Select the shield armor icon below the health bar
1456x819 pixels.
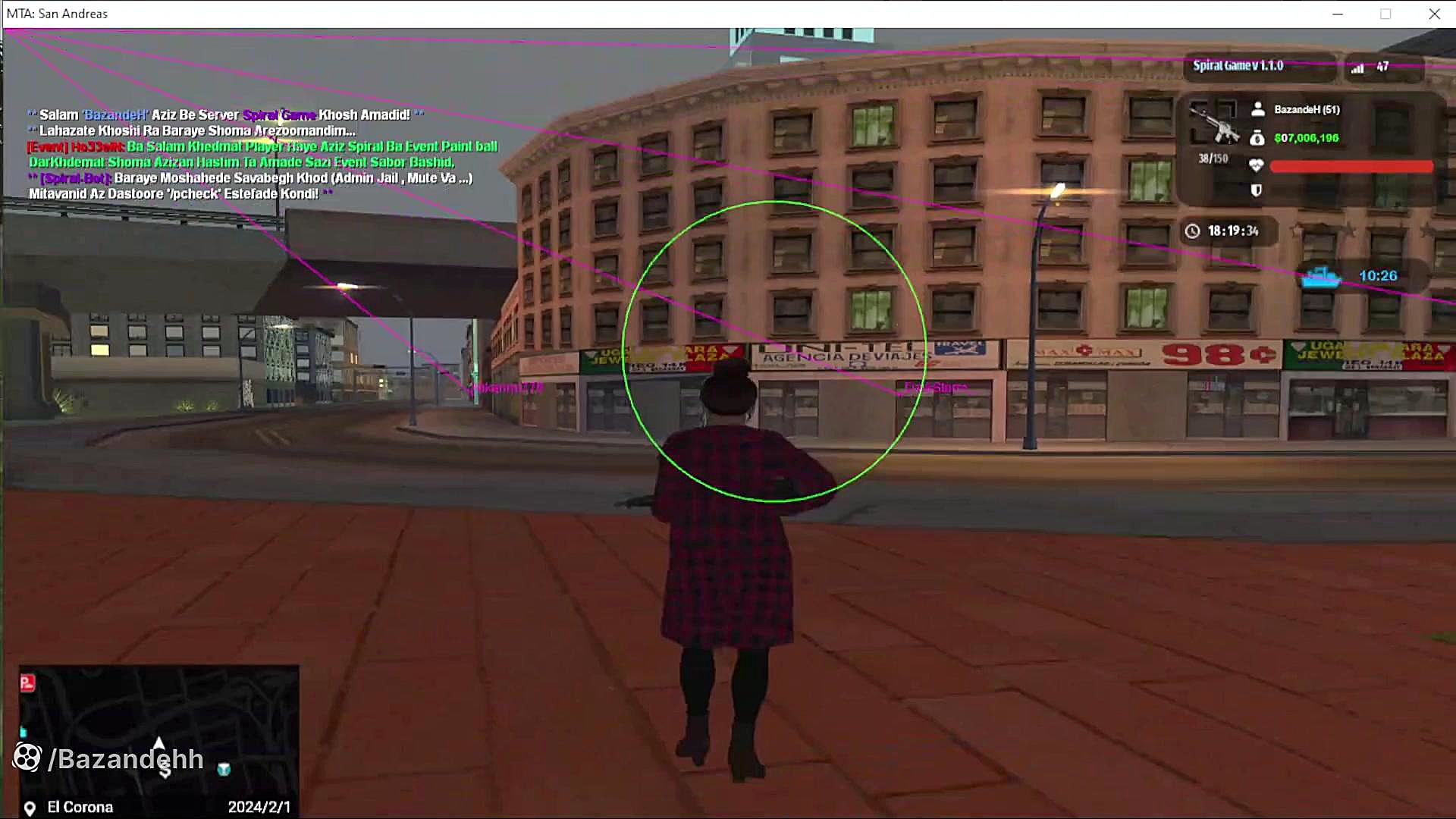click(1257, 190)
